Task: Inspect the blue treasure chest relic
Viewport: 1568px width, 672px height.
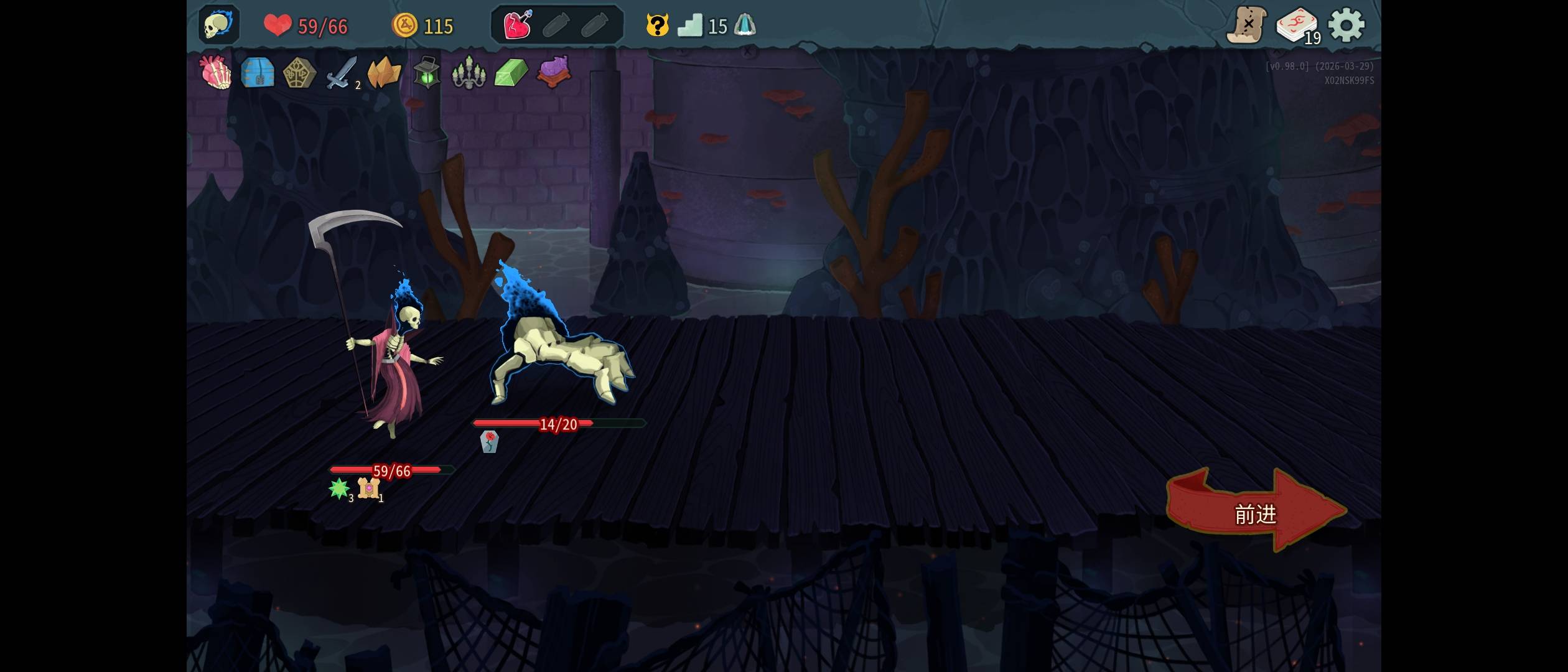Action: pyautogui.click(x=258, y=72)
